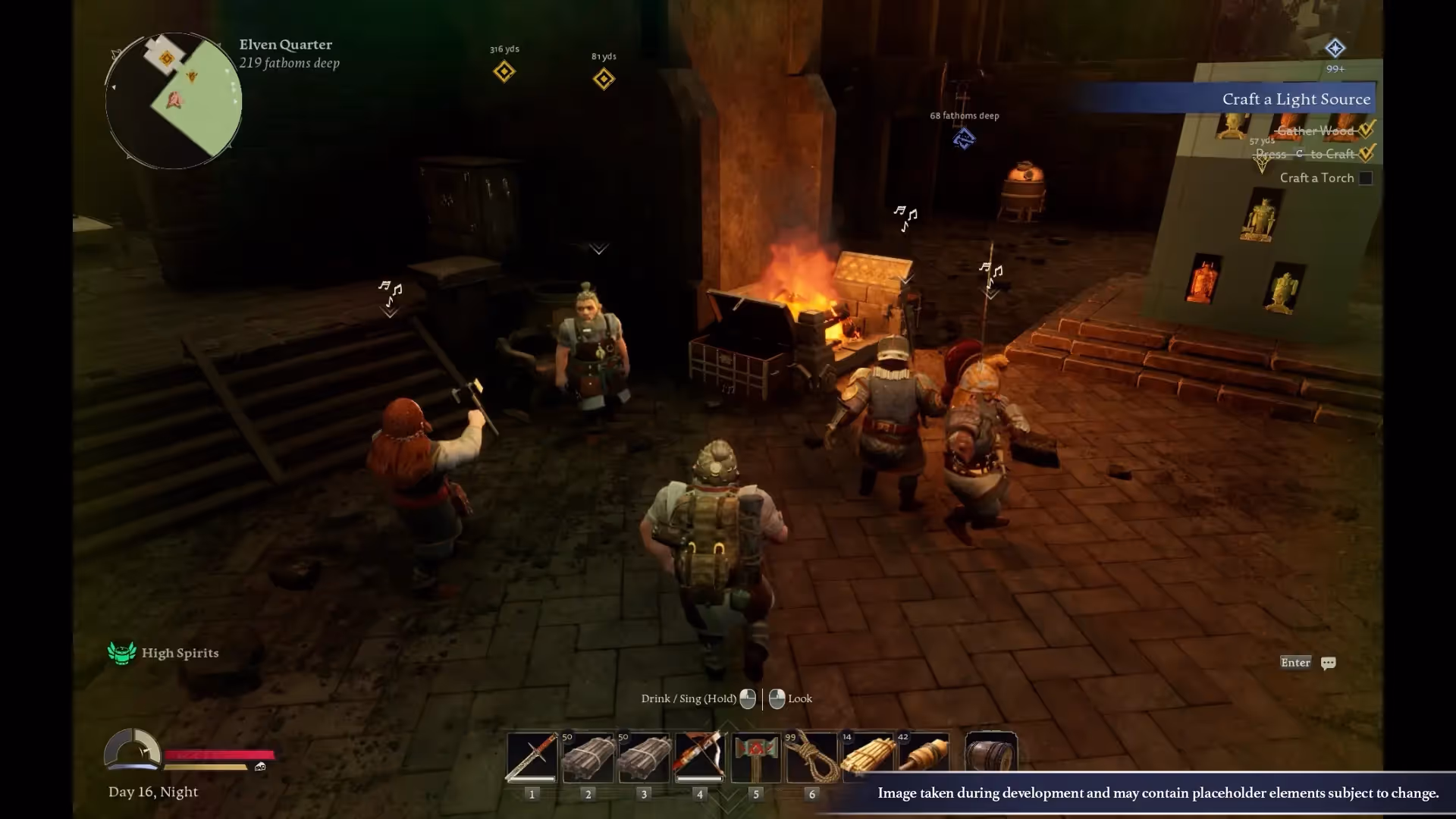Select the torch stack of 42
The width and height of the screenshot is (1456, 819).
[924, 757]
